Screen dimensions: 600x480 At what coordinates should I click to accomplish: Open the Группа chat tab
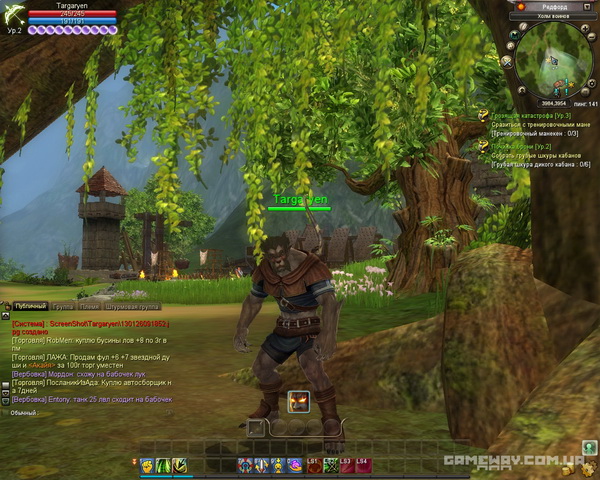[x=63, y=307]
